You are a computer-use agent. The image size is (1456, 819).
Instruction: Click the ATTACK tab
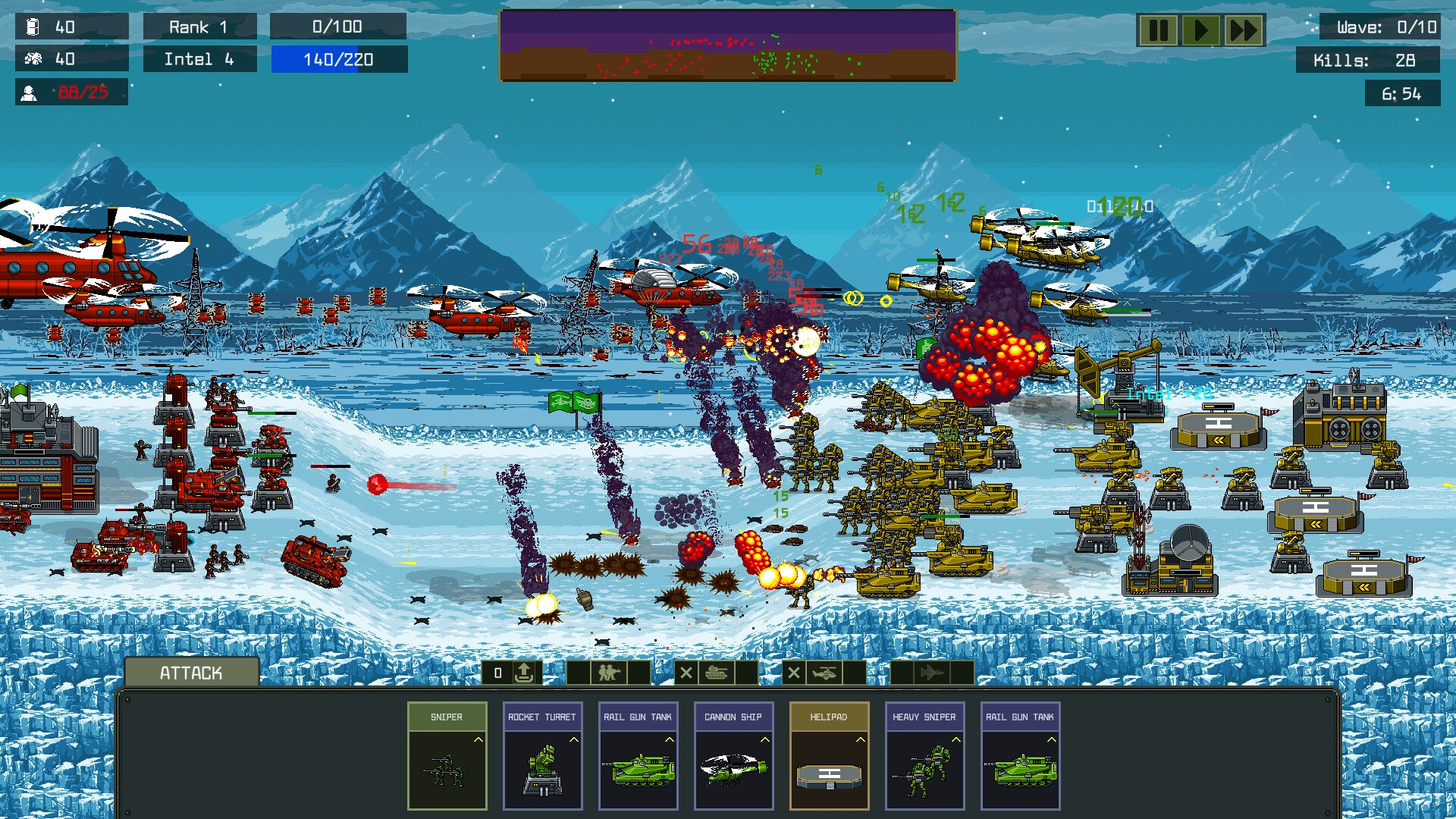[x=191, y=672]
